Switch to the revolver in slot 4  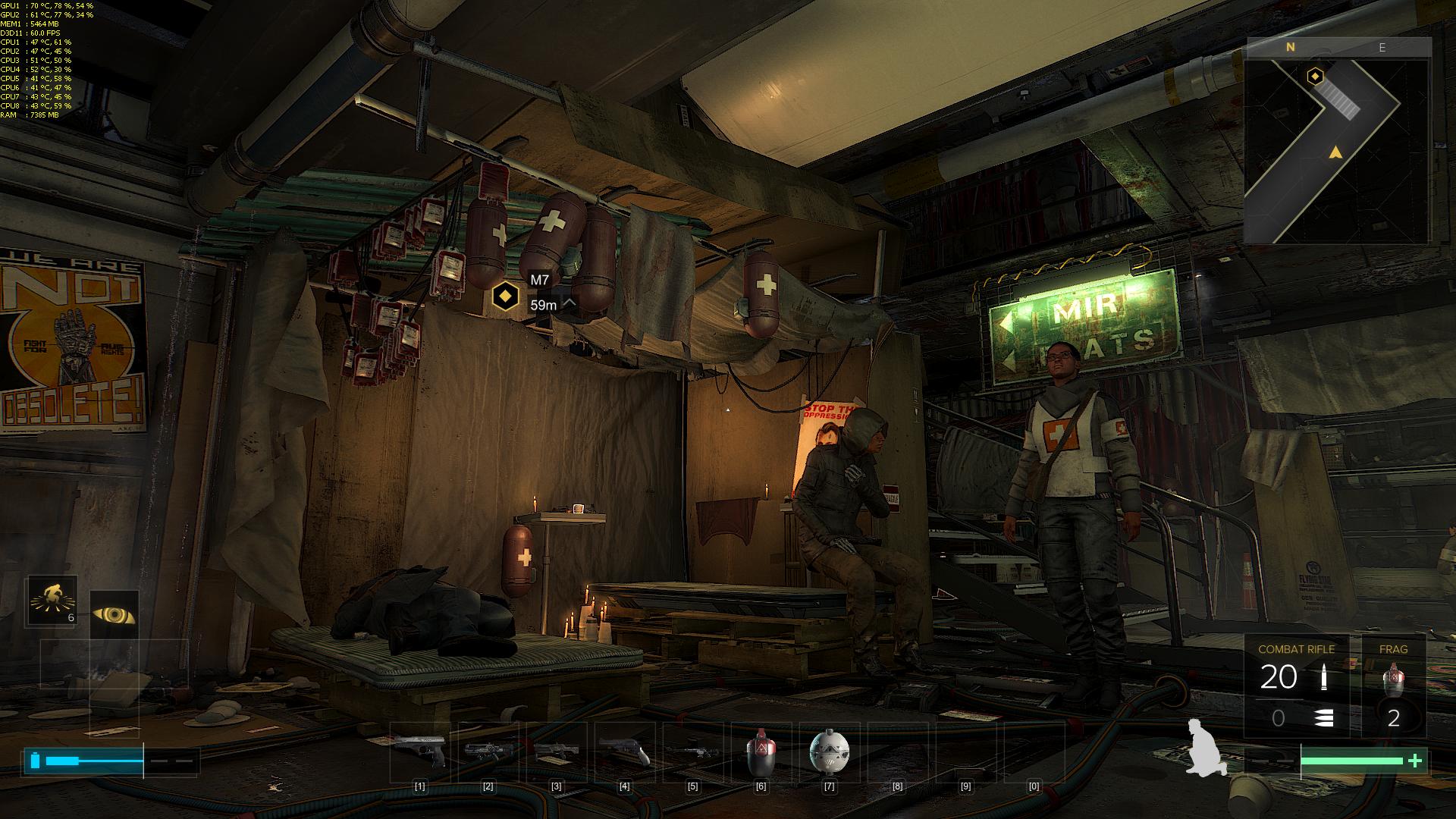[x=624, y=751]
